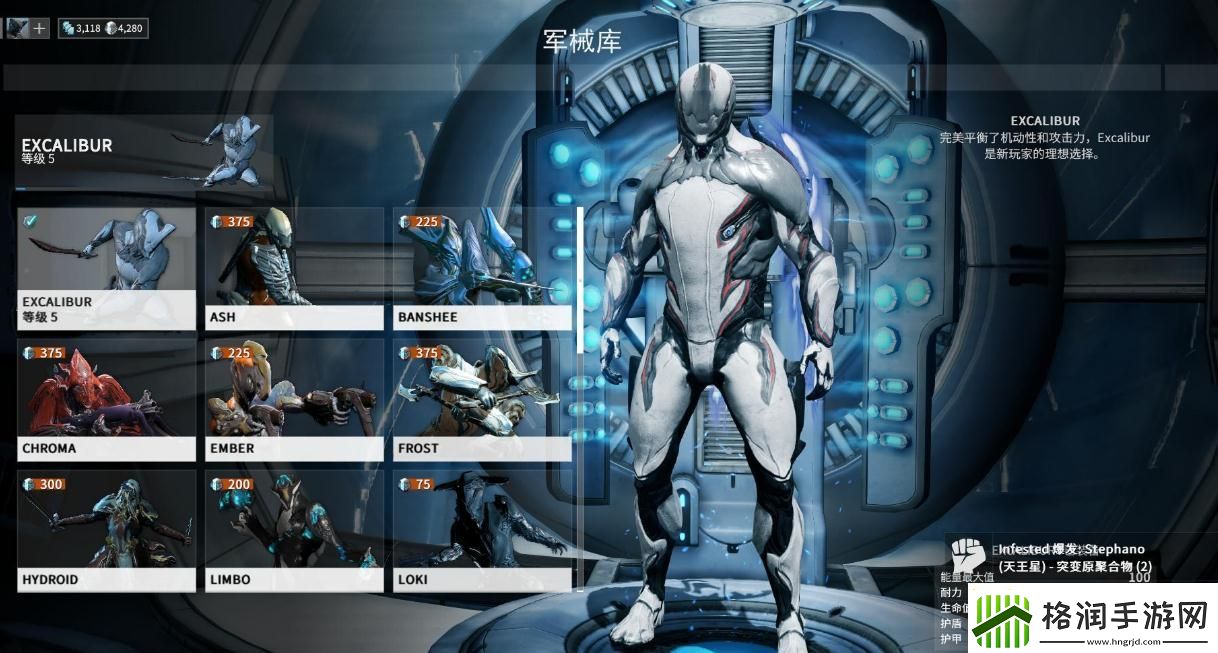Choose the Ember warframe tile
Viewport: 1218px width, 653px height.
coord(294,400)
